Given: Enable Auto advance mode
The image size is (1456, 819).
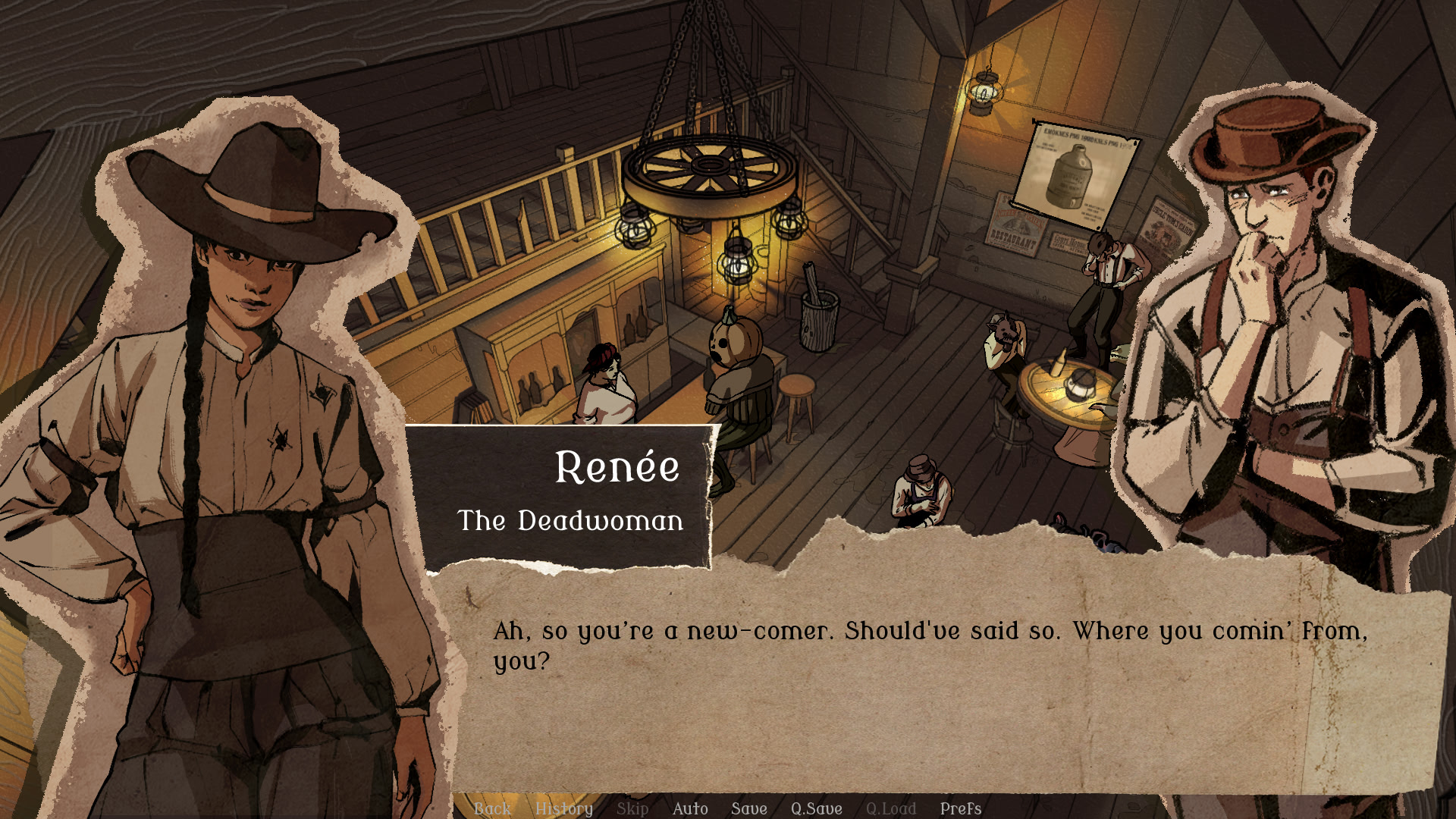Looking at the screenshot, I should tap(690, 808).
